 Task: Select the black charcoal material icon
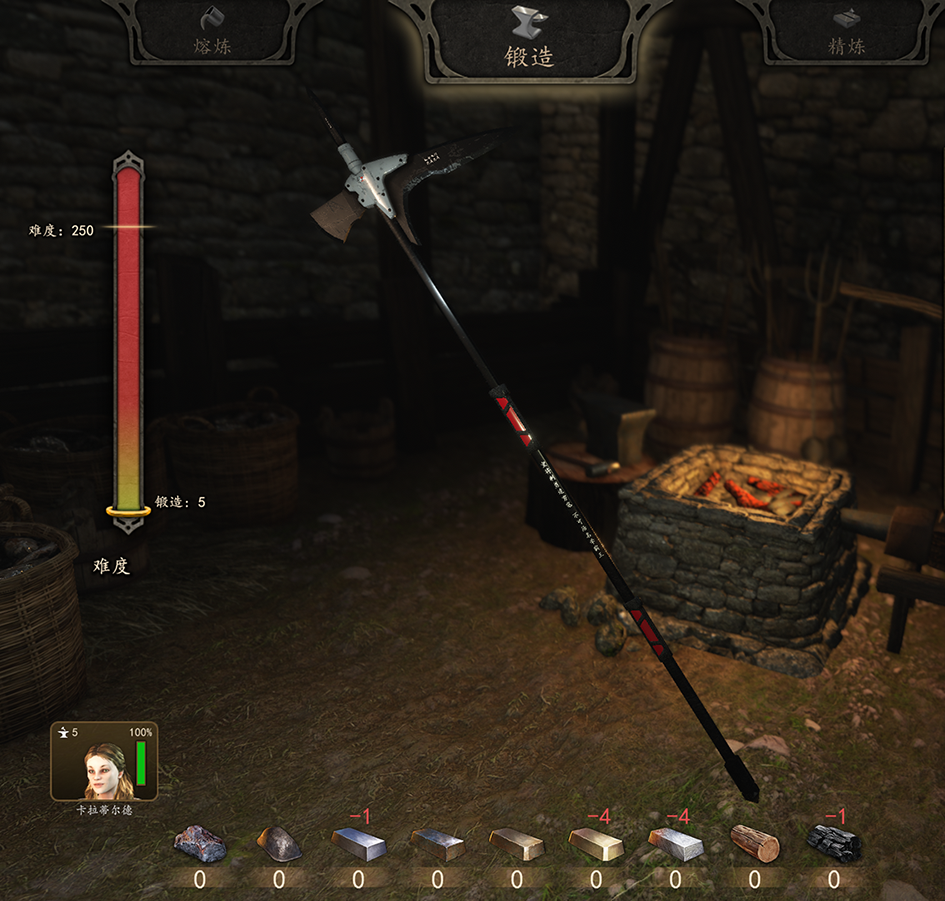tap(833, 843)
